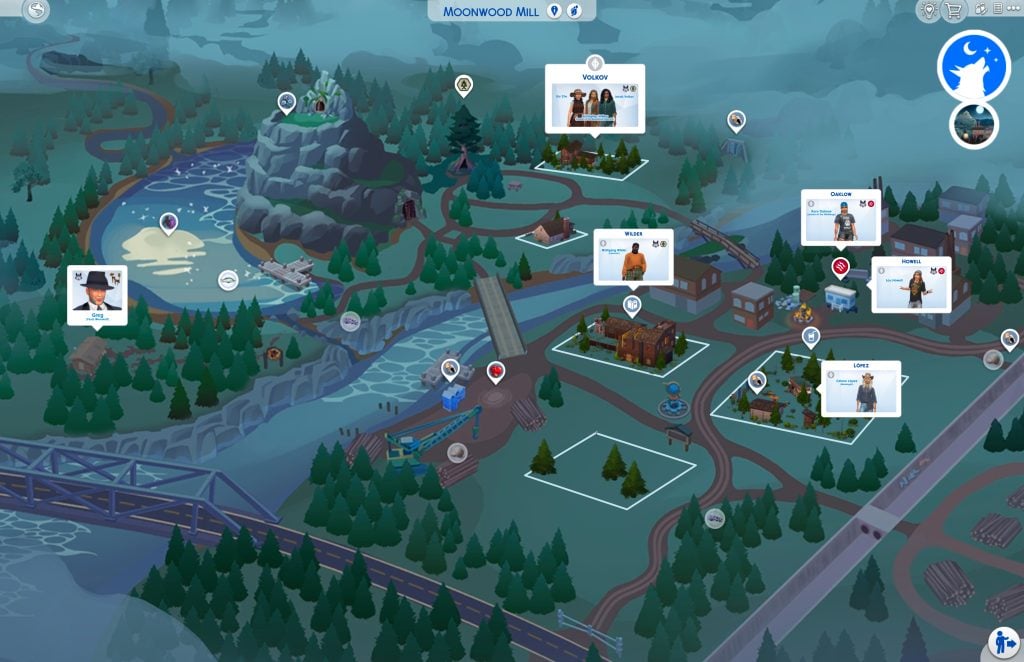Select Greg's portrait card
This screenshot has width=1024, height=662.
click(x=97, y=294)
